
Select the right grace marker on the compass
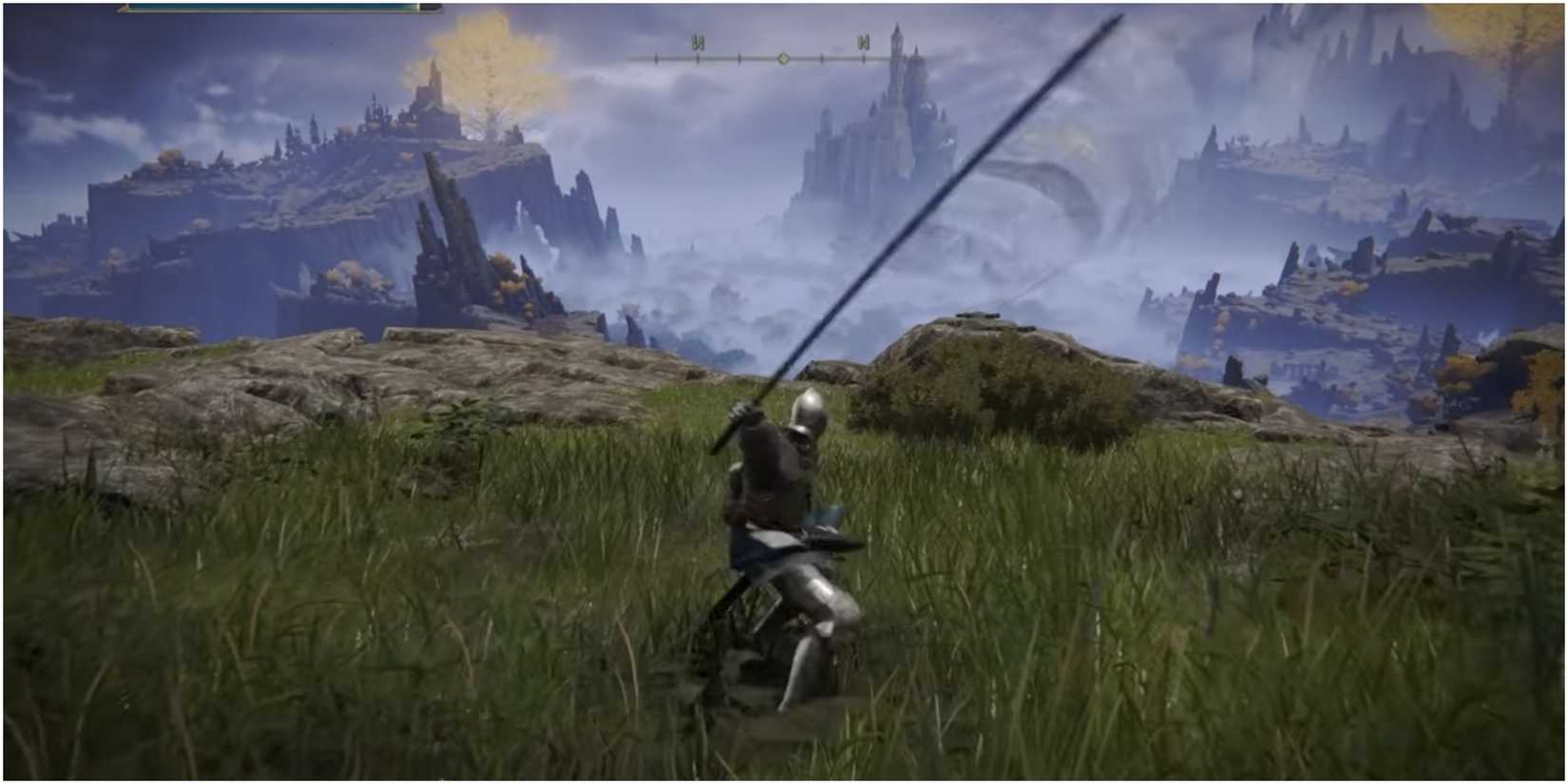pos(864,44)
